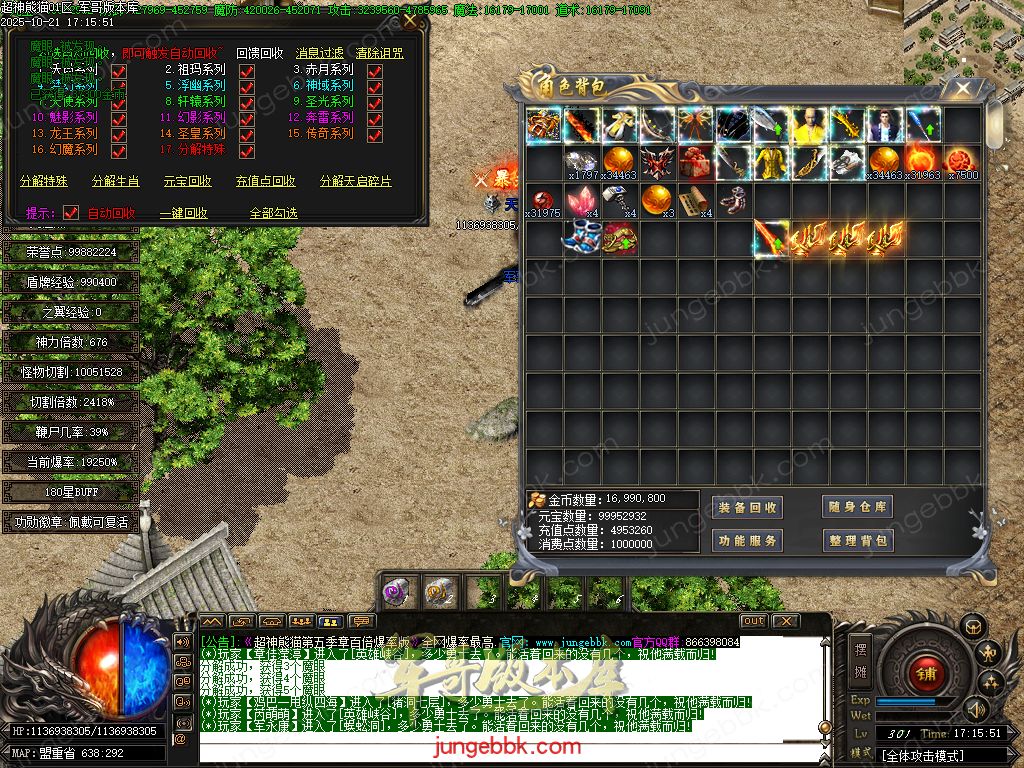Toggle the 自动回收 auto-recycle checkbox
The image size is (1024, 768).
[71, 213]
